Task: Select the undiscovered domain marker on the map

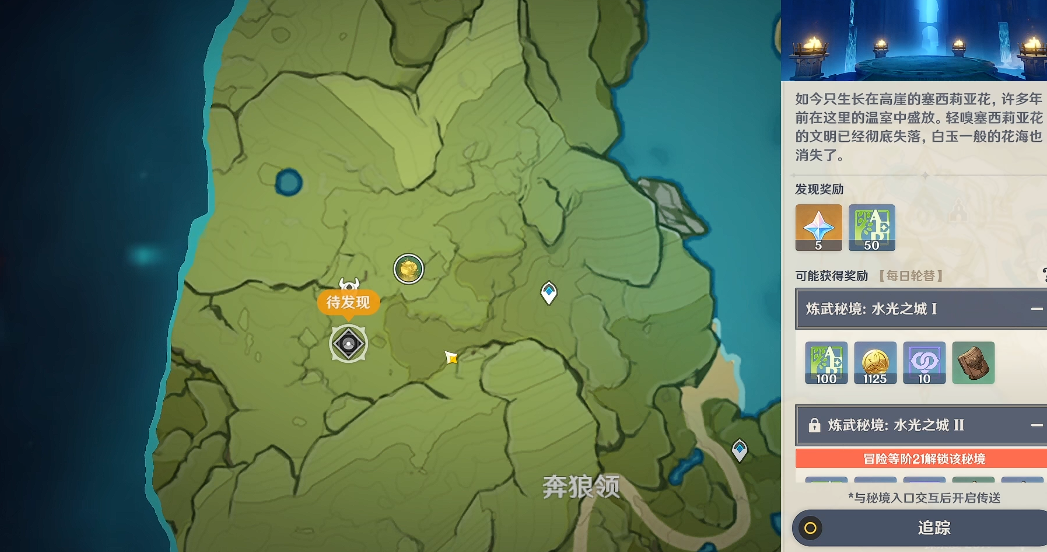Action: click(x=348, y=344)
